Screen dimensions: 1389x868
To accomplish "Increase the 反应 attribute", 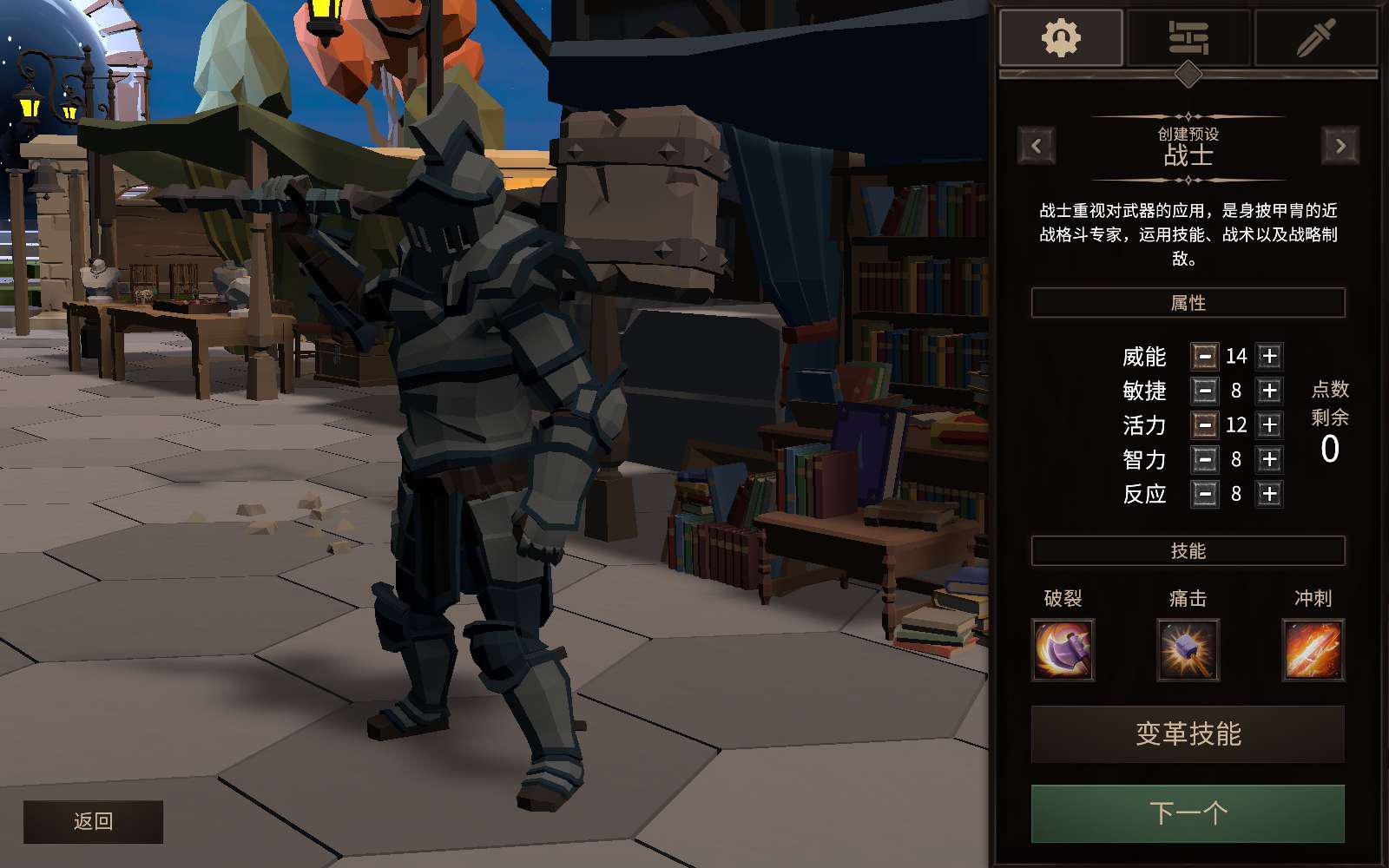I will tap(1269, 494).
